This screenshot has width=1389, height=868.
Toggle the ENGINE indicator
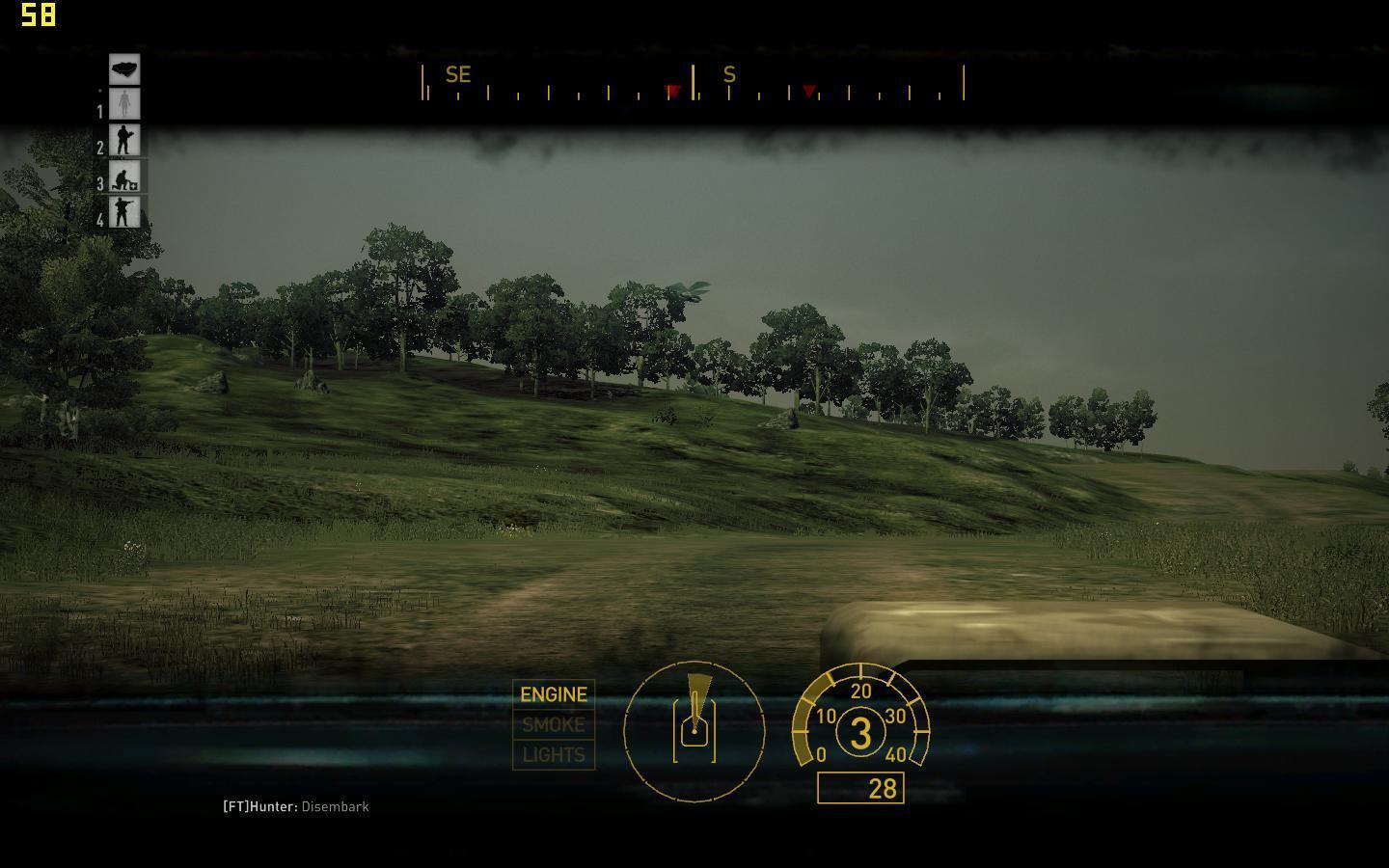coord(554,694)
